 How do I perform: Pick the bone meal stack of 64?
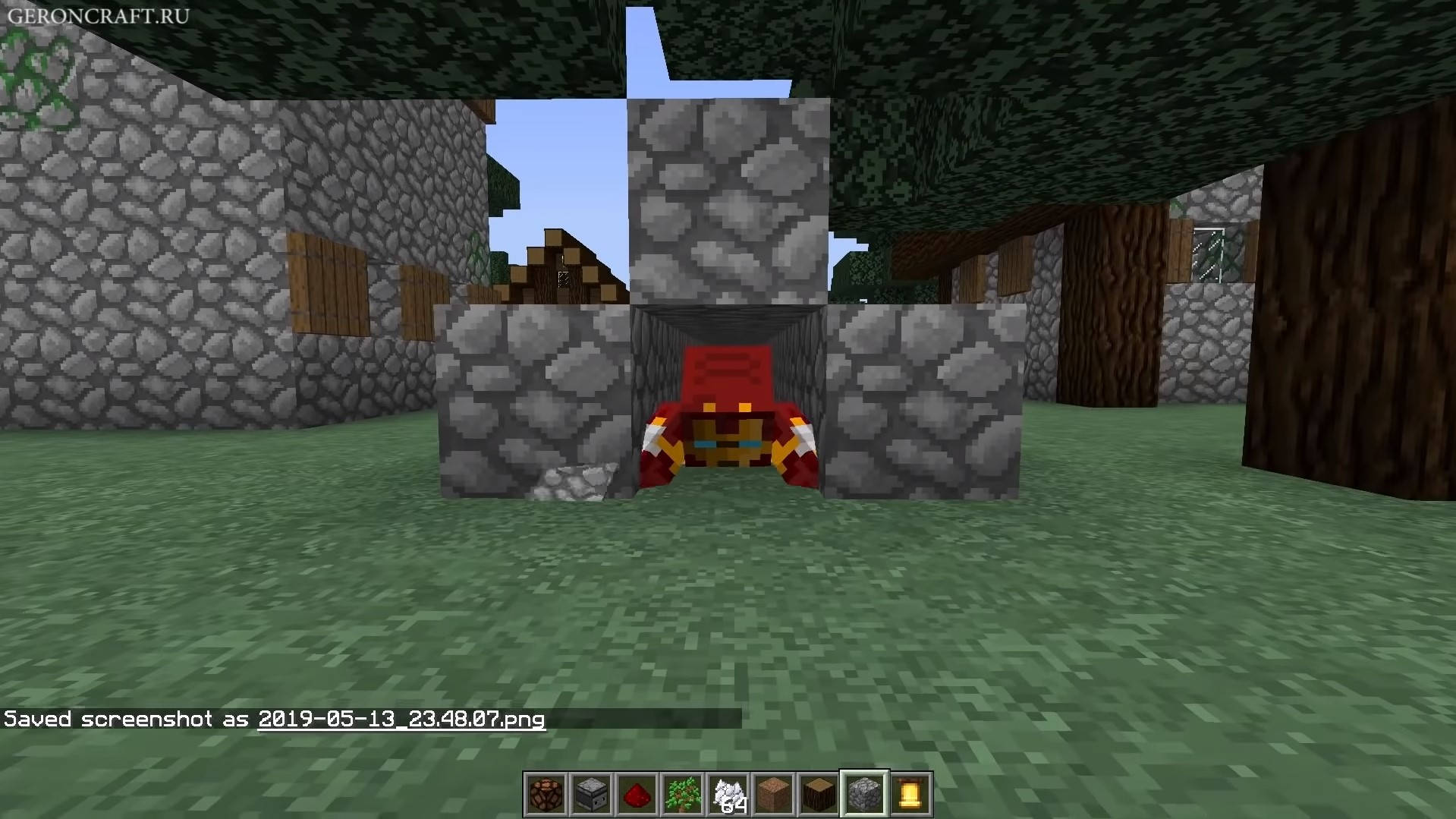click(728, 795)
